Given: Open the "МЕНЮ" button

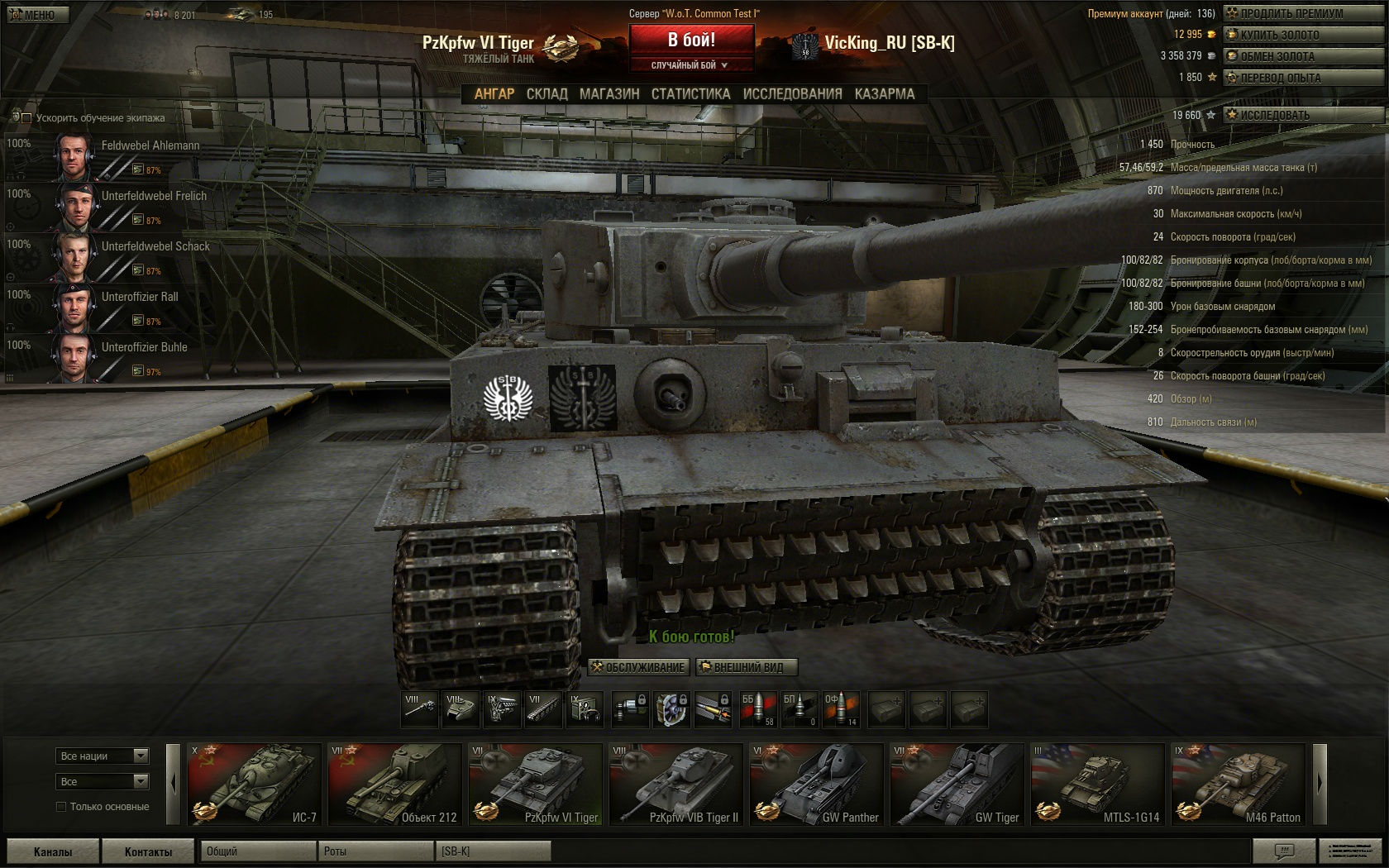Looking at the screenshot, I should (37, 14).
